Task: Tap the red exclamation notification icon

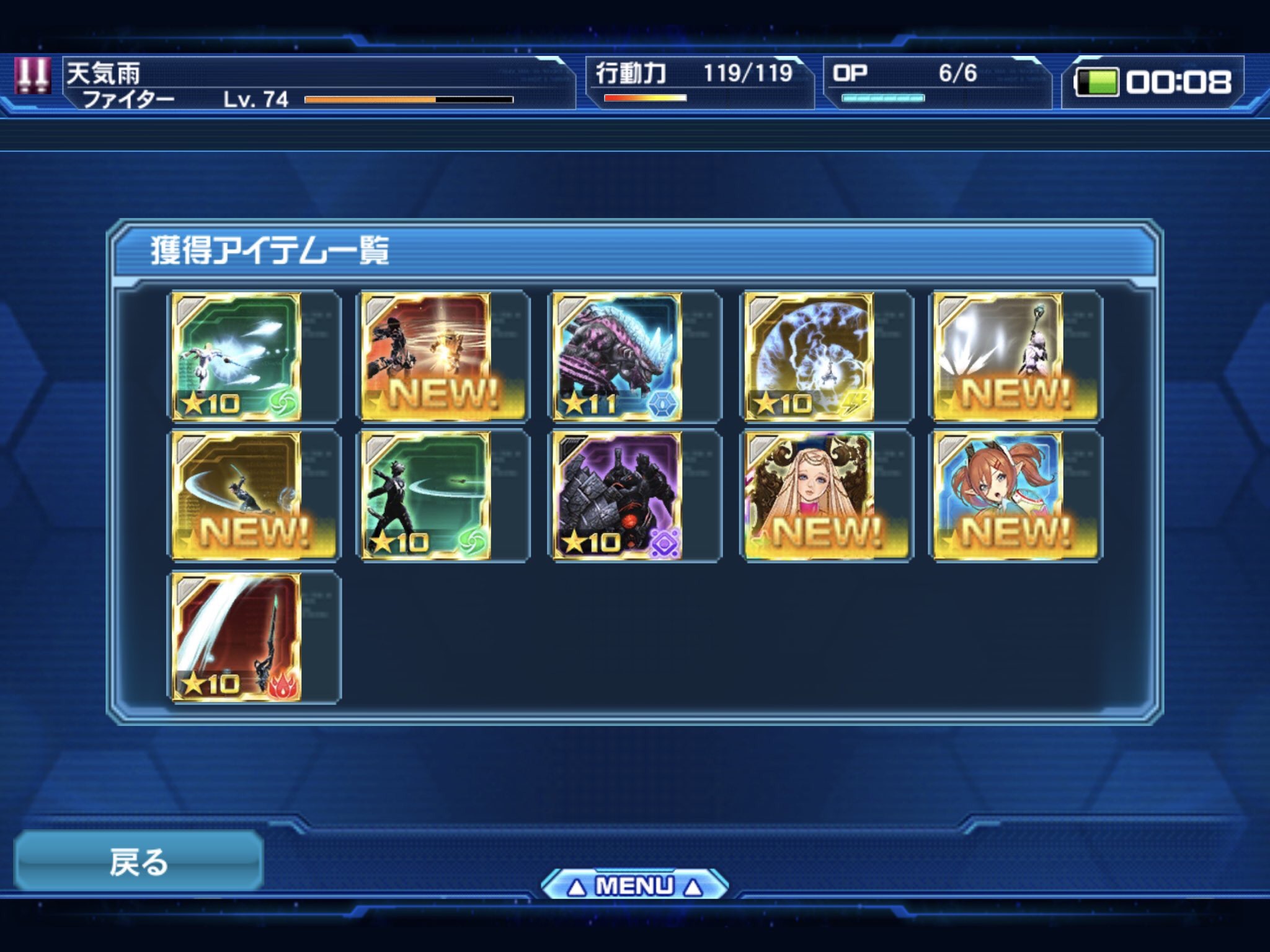Action: point(32,77)
